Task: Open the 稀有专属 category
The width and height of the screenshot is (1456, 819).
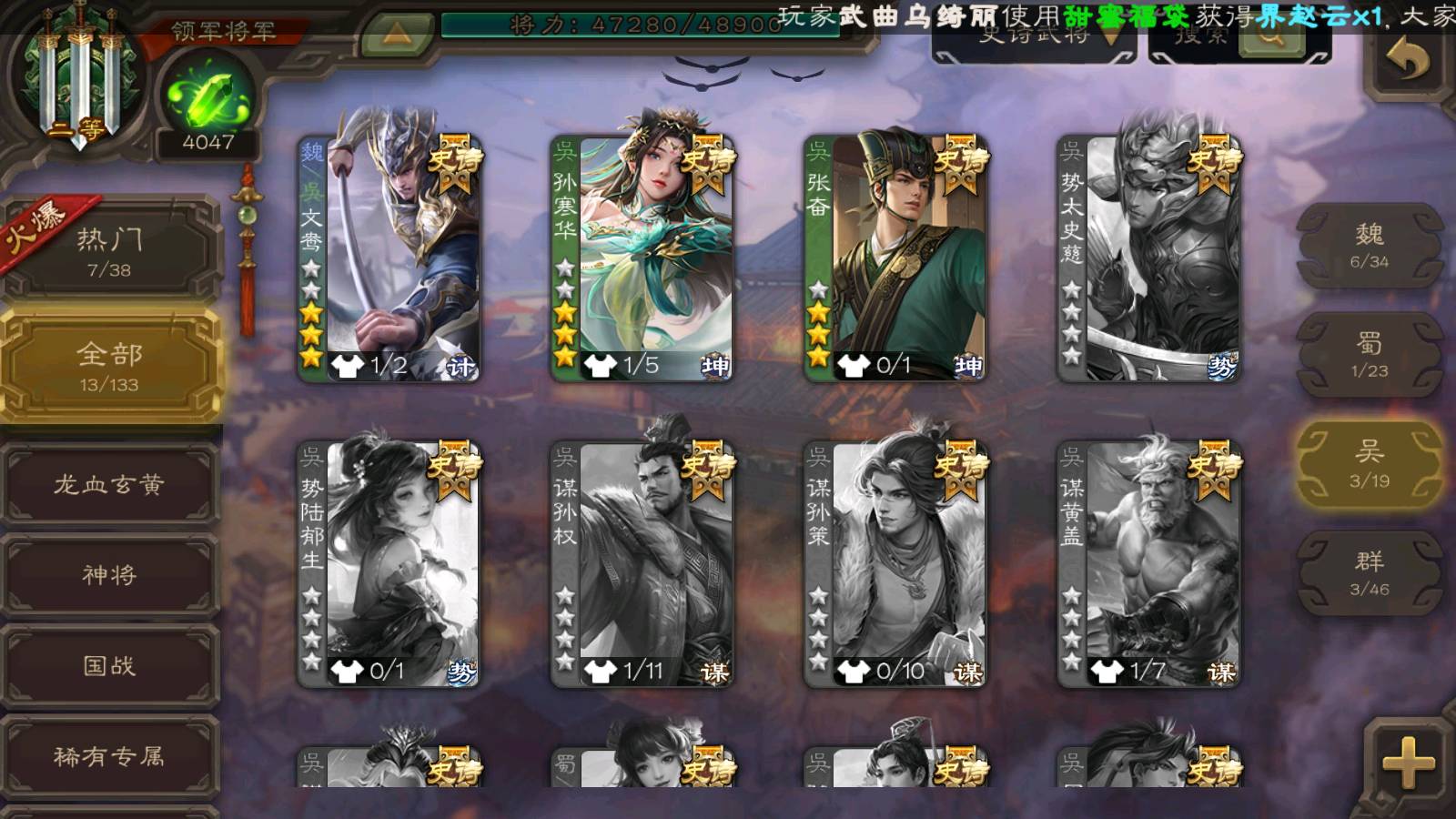Action: [109, 755]
